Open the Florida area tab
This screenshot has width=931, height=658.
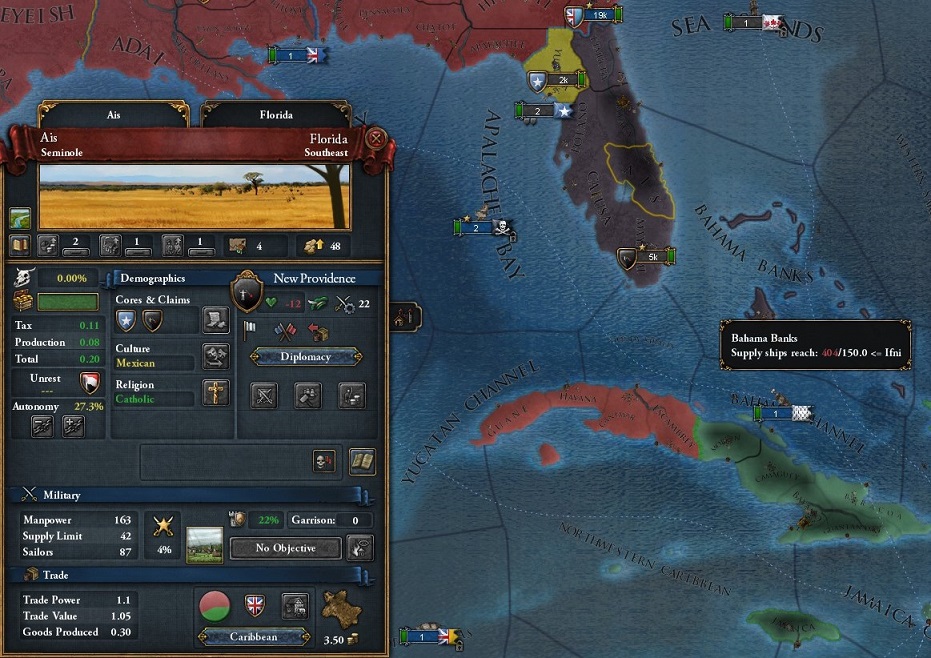(276, 115)
